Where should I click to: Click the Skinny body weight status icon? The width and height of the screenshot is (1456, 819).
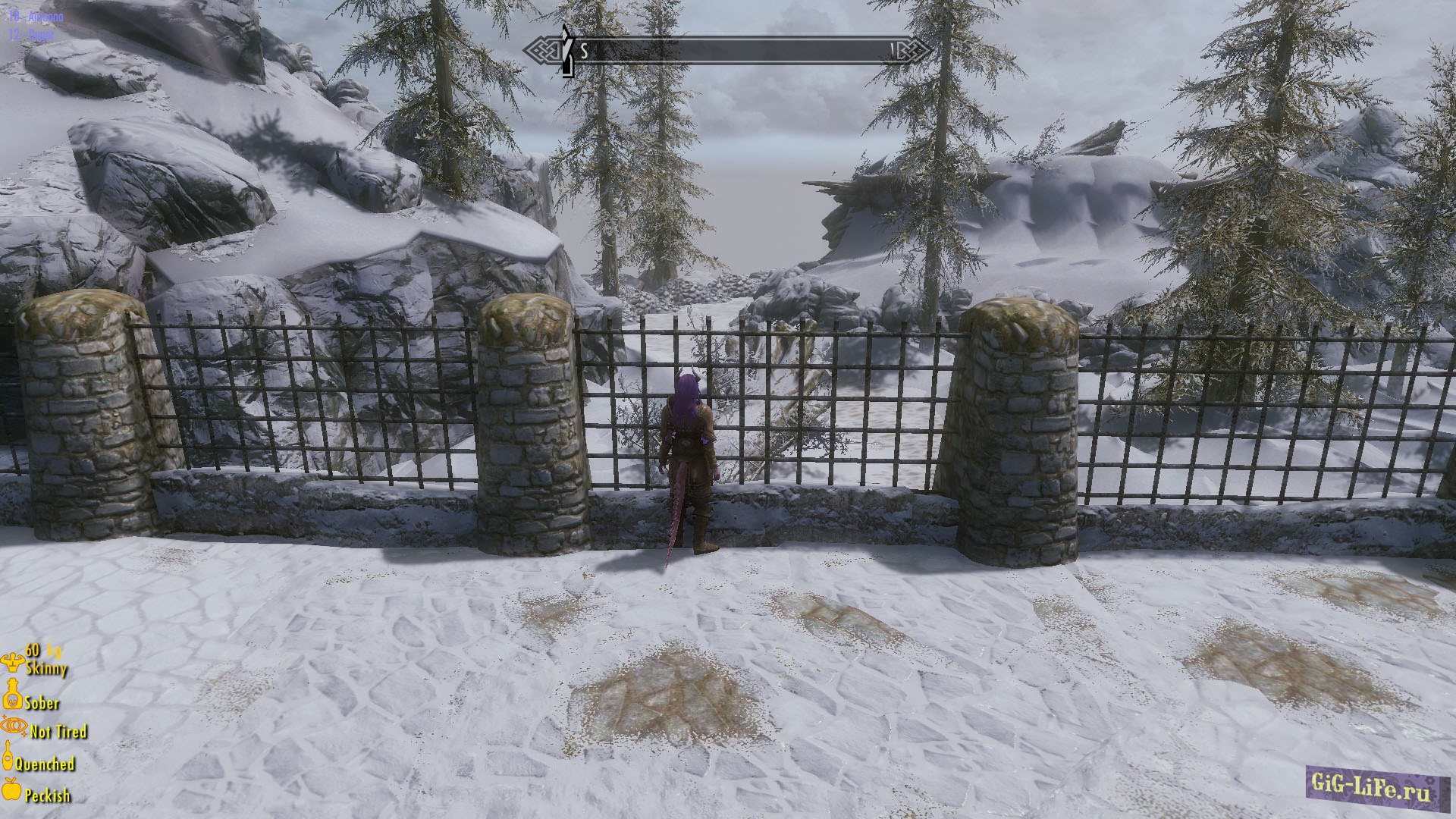pos(13,663)
